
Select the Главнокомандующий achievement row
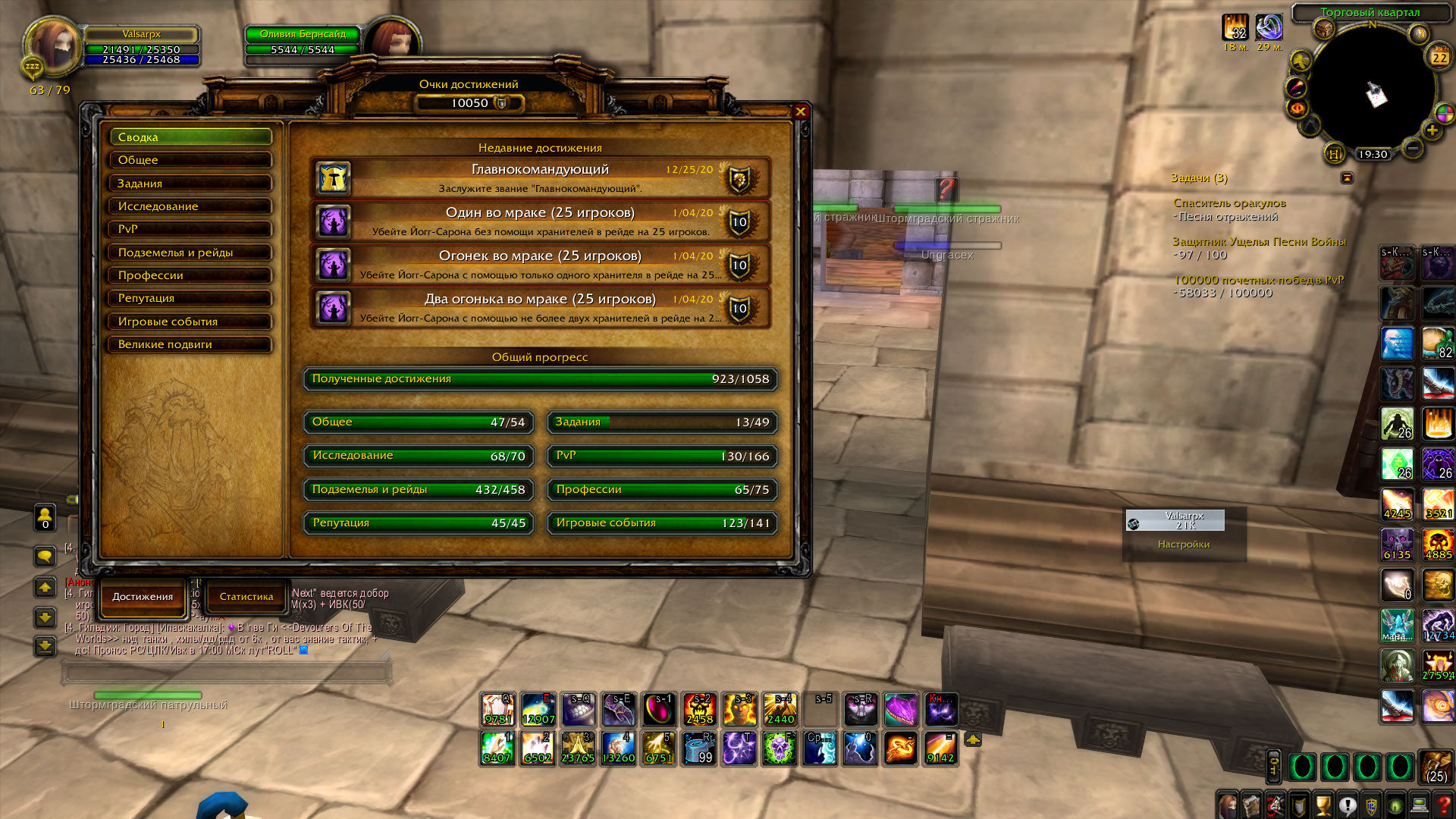click(x=540, y=178)
